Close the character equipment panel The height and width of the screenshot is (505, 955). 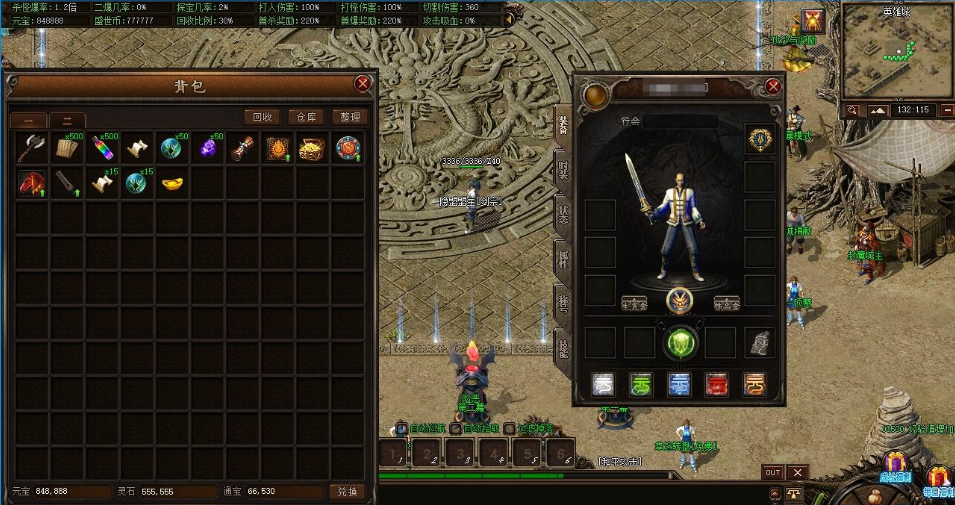(773, 87)
